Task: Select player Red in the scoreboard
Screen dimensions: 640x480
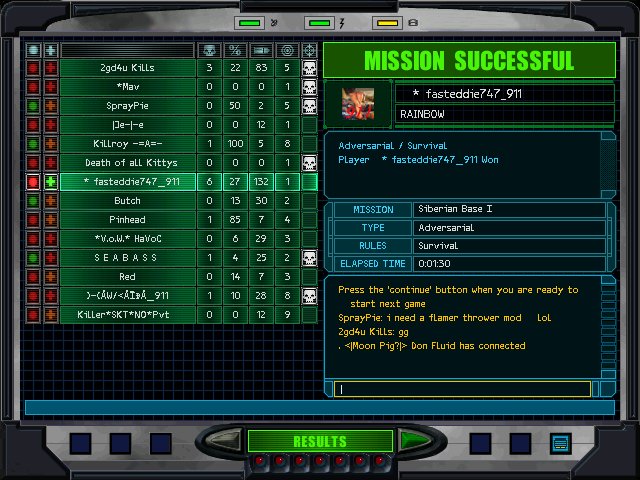Action: [127, 277]
